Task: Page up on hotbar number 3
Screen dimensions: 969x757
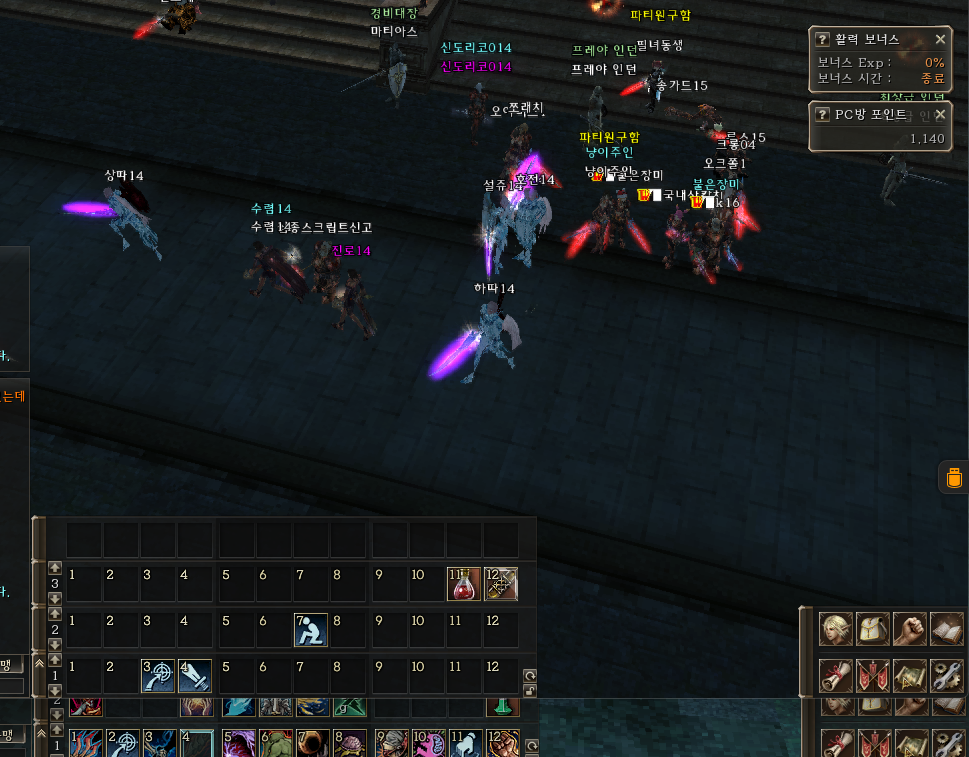Action: tap(54, 568)
